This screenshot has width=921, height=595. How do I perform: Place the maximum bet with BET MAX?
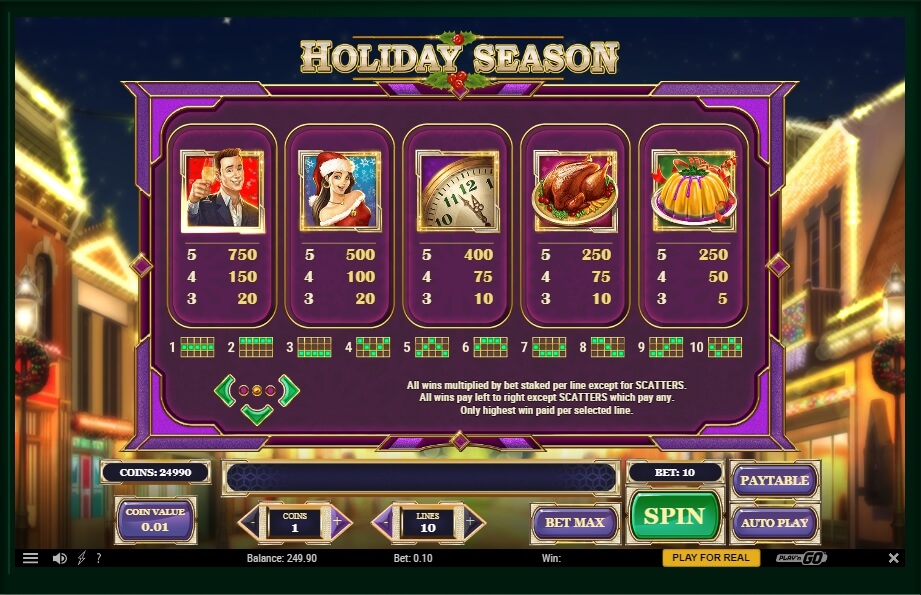pyautogui.click(x=574, y=522)
